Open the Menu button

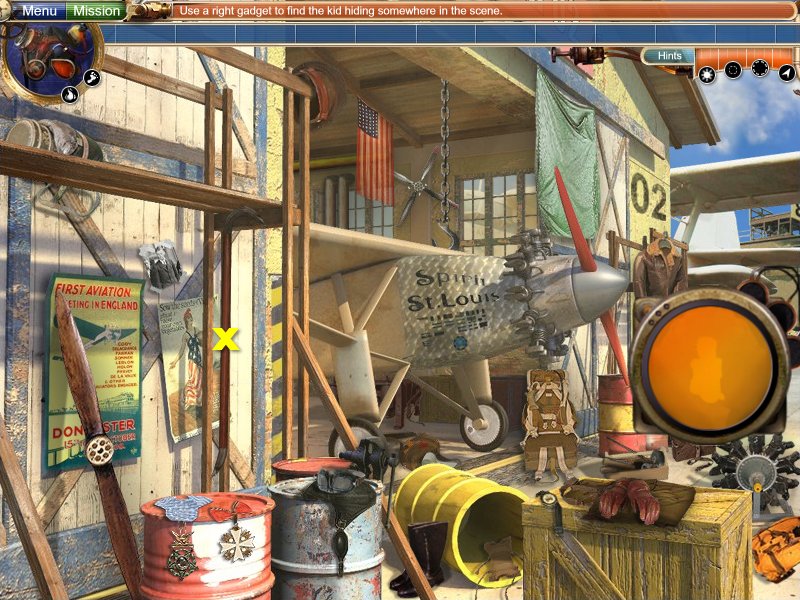39,11
